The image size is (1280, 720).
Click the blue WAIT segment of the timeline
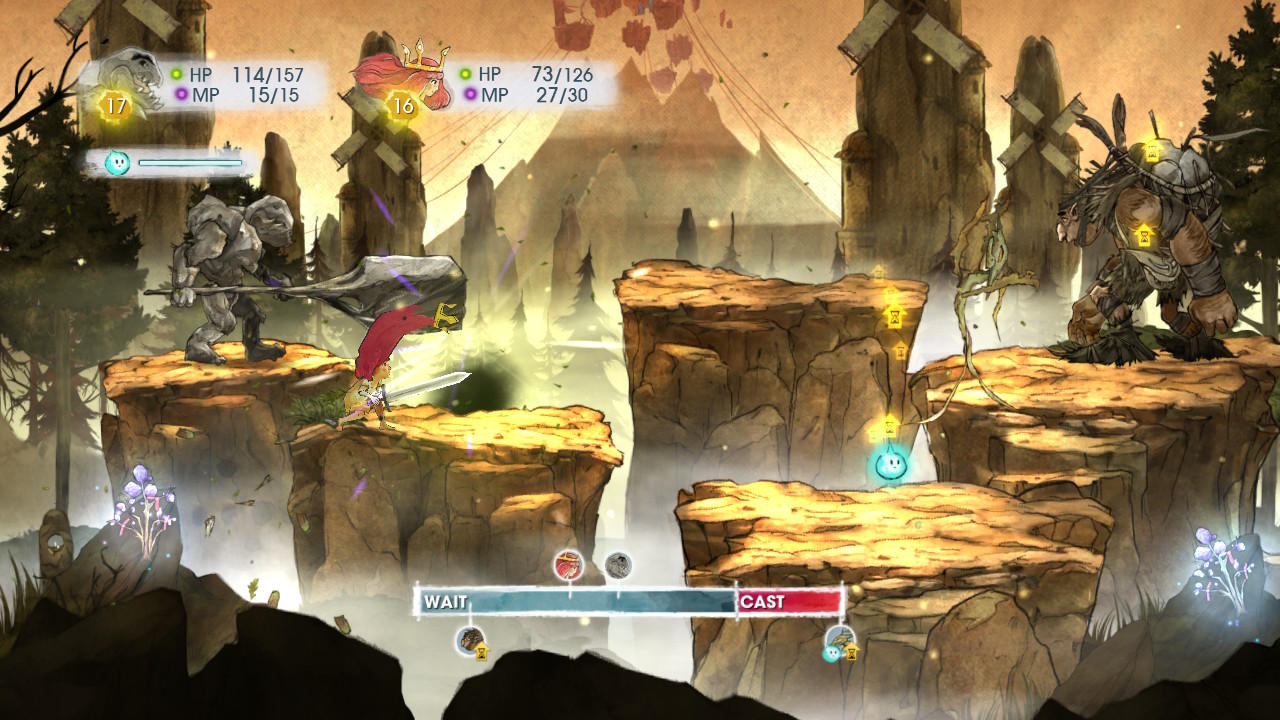click(x=570, y=602)
